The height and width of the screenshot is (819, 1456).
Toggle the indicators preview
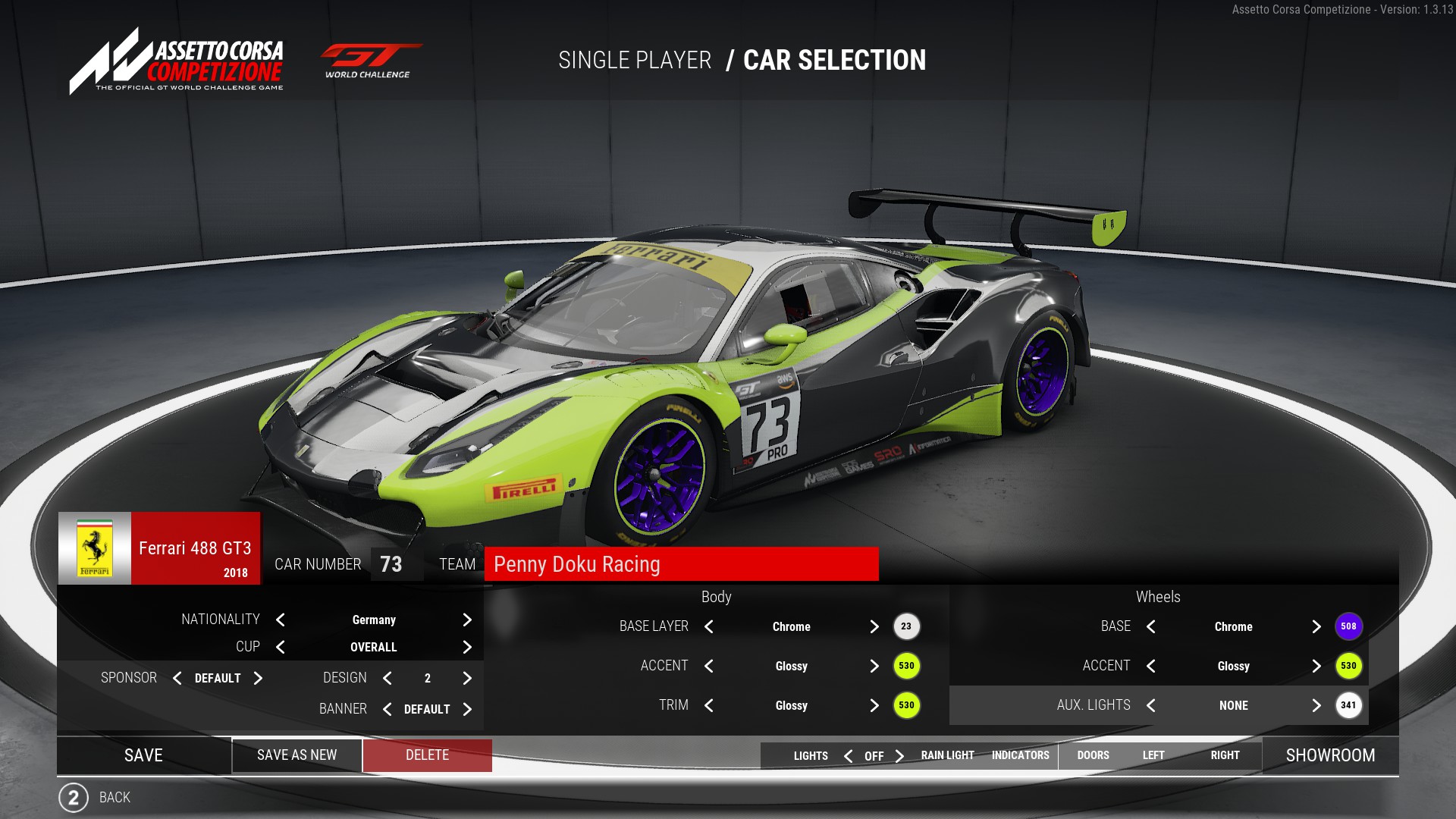tap(1020, 755)
